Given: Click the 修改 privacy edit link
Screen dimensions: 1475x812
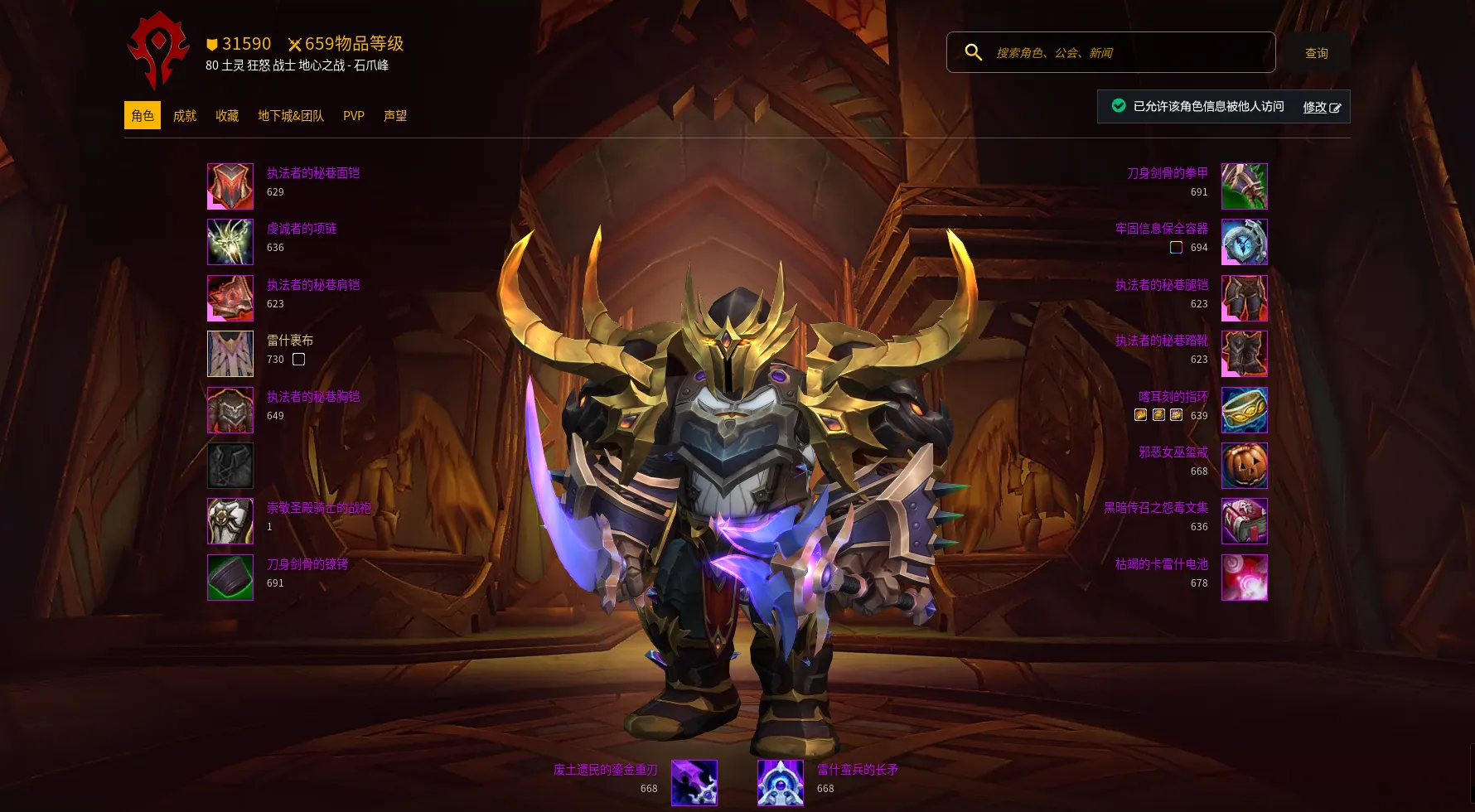Looking at the screenshot, I should click(1321, 107).
